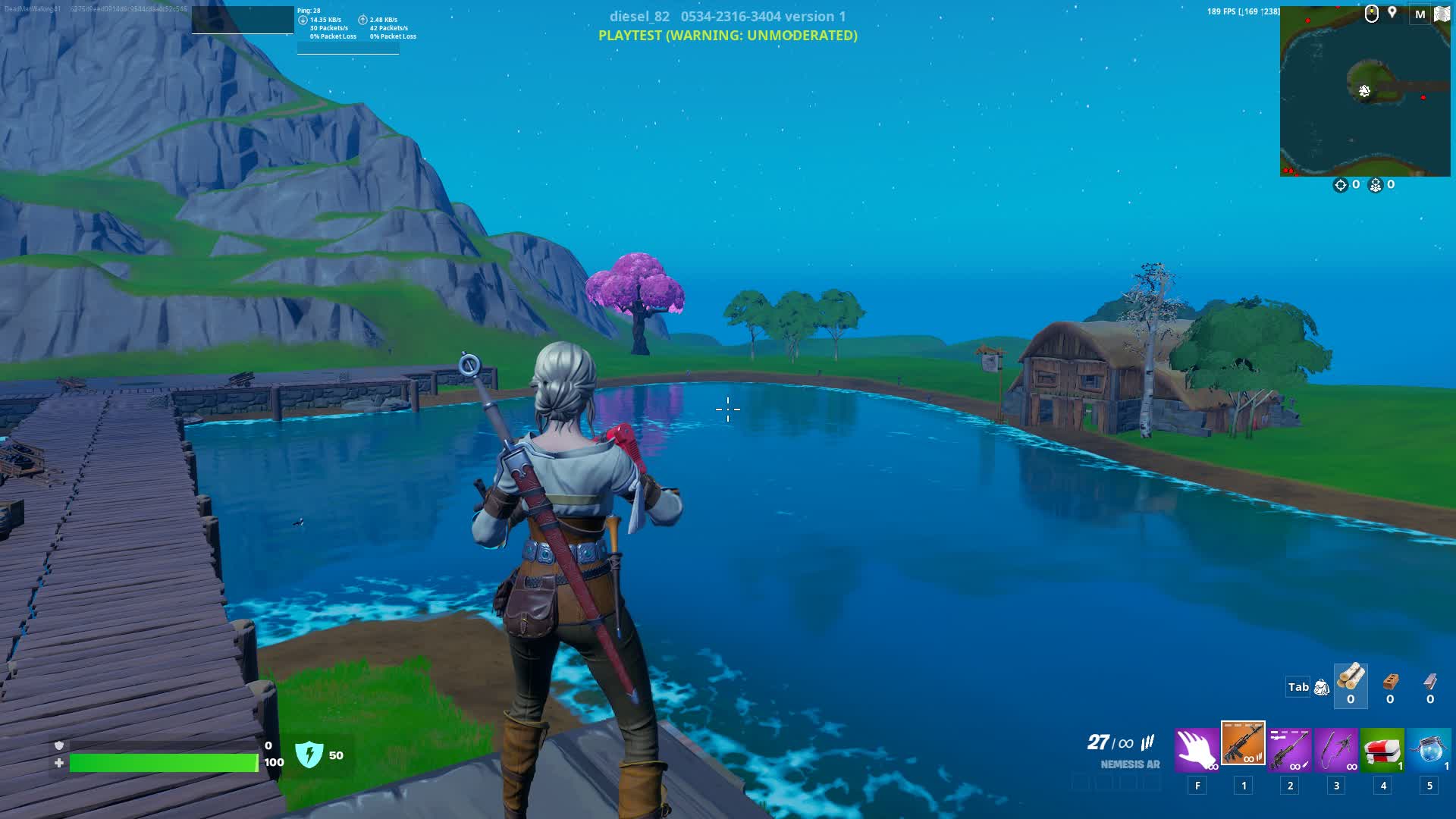1456x819 pixels.
Task: Select the metal building material
Action: click(1430, 682)
